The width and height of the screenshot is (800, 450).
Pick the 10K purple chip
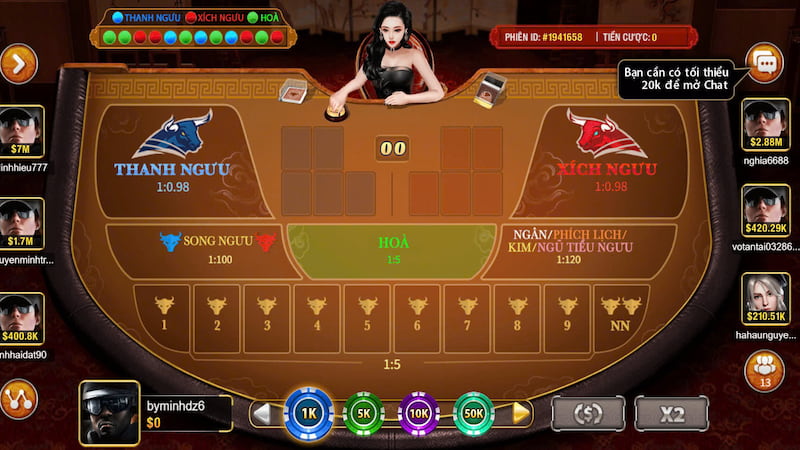[x=419, y=412]
